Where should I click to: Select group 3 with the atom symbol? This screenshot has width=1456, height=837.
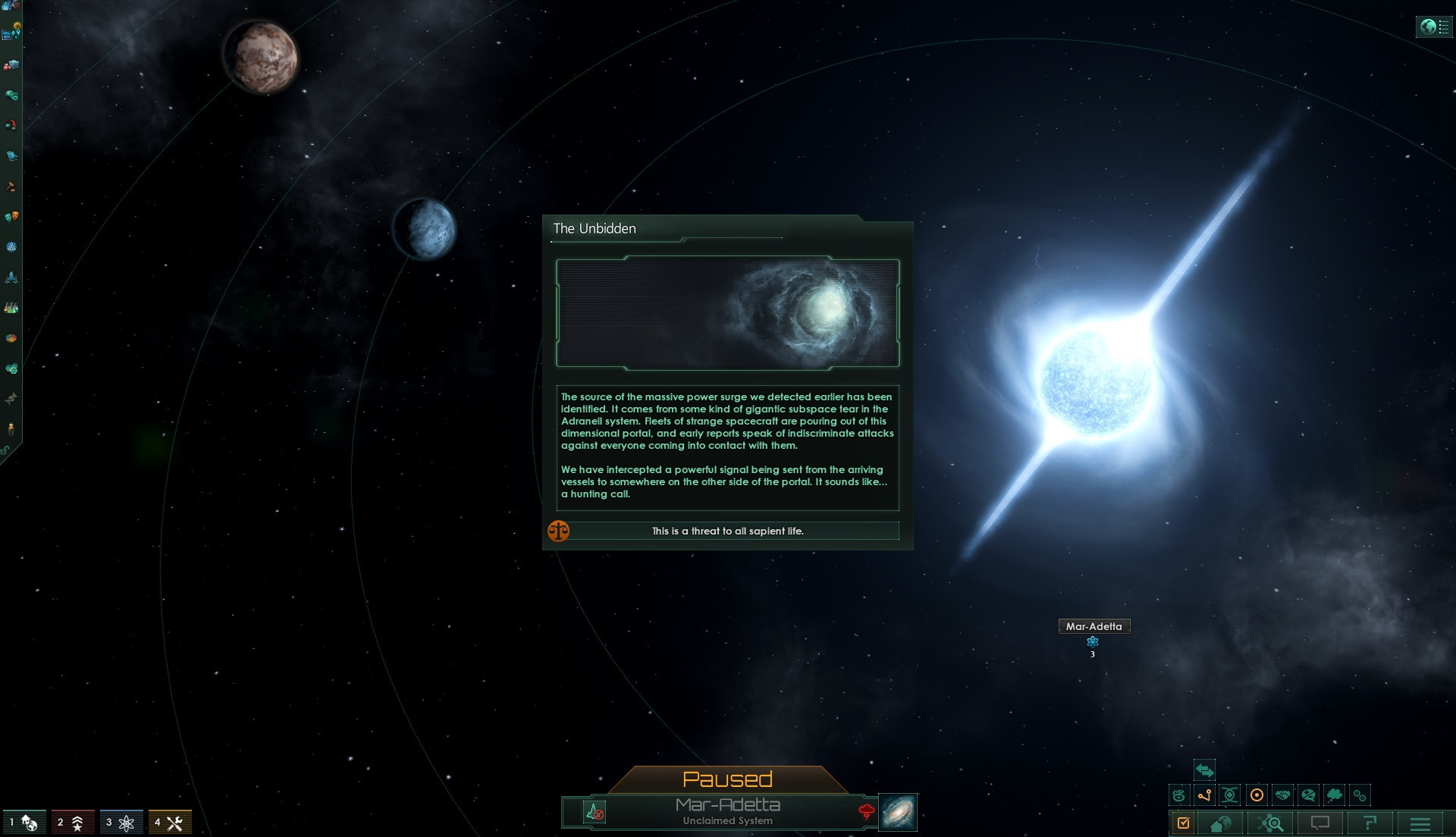pos(121,823)
